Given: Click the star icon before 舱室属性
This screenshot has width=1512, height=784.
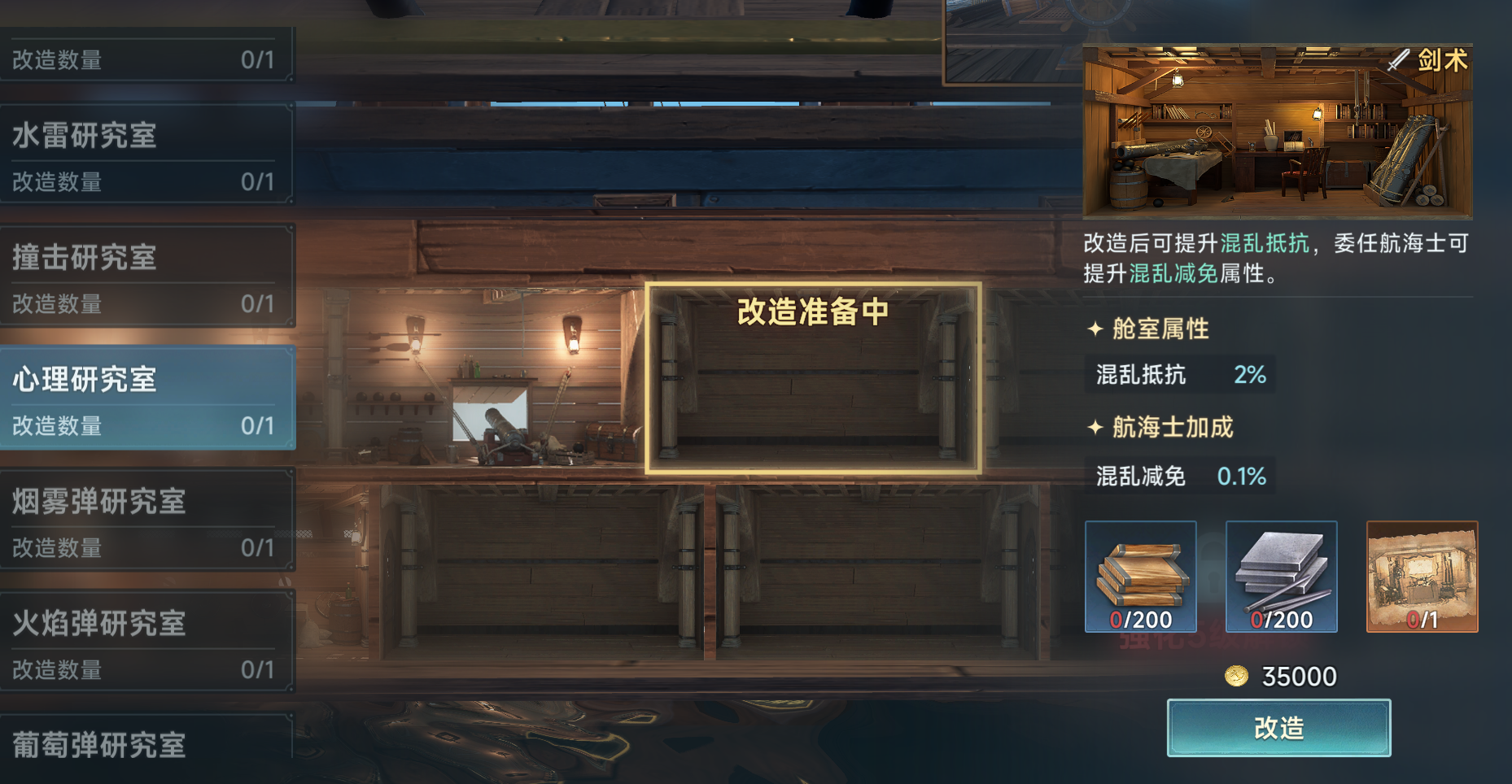Looking at the screenshot, I should pos(1095,329).
